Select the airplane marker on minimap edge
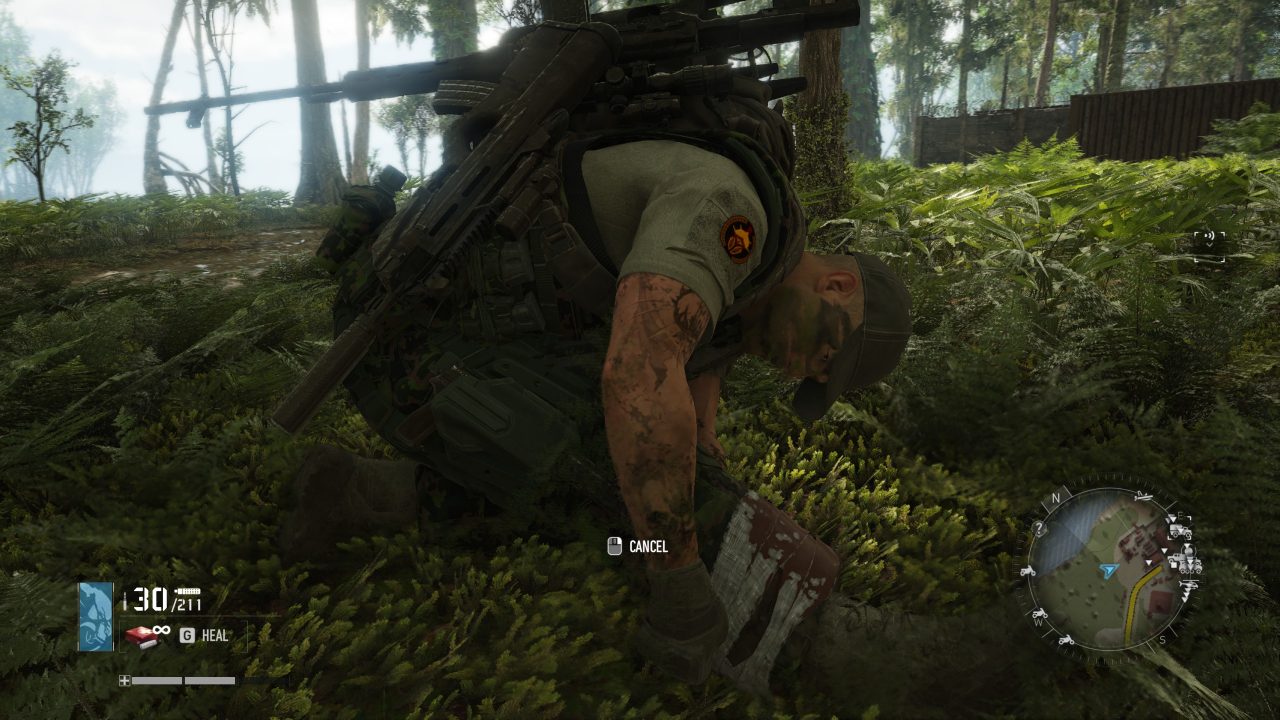The image size is (1280, 720). click(1141, 496)
